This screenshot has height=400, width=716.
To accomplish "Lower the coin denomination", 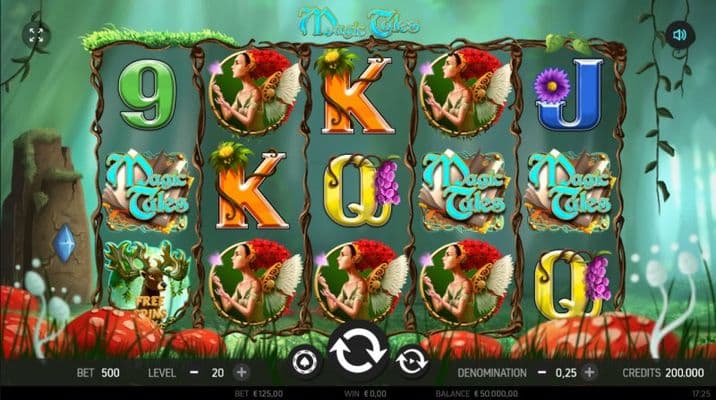I will (x=542, y=372).
